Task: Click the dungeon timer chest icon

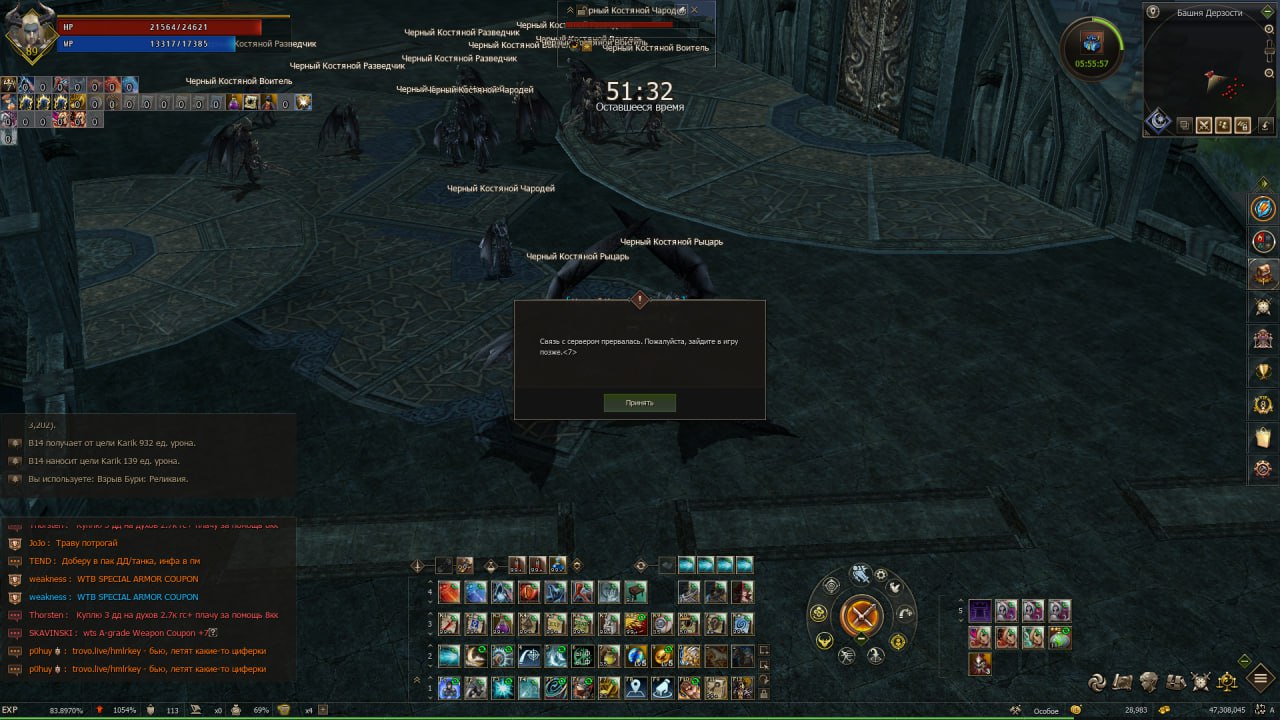Action: pyautogui.click(x=1092, y=42)
